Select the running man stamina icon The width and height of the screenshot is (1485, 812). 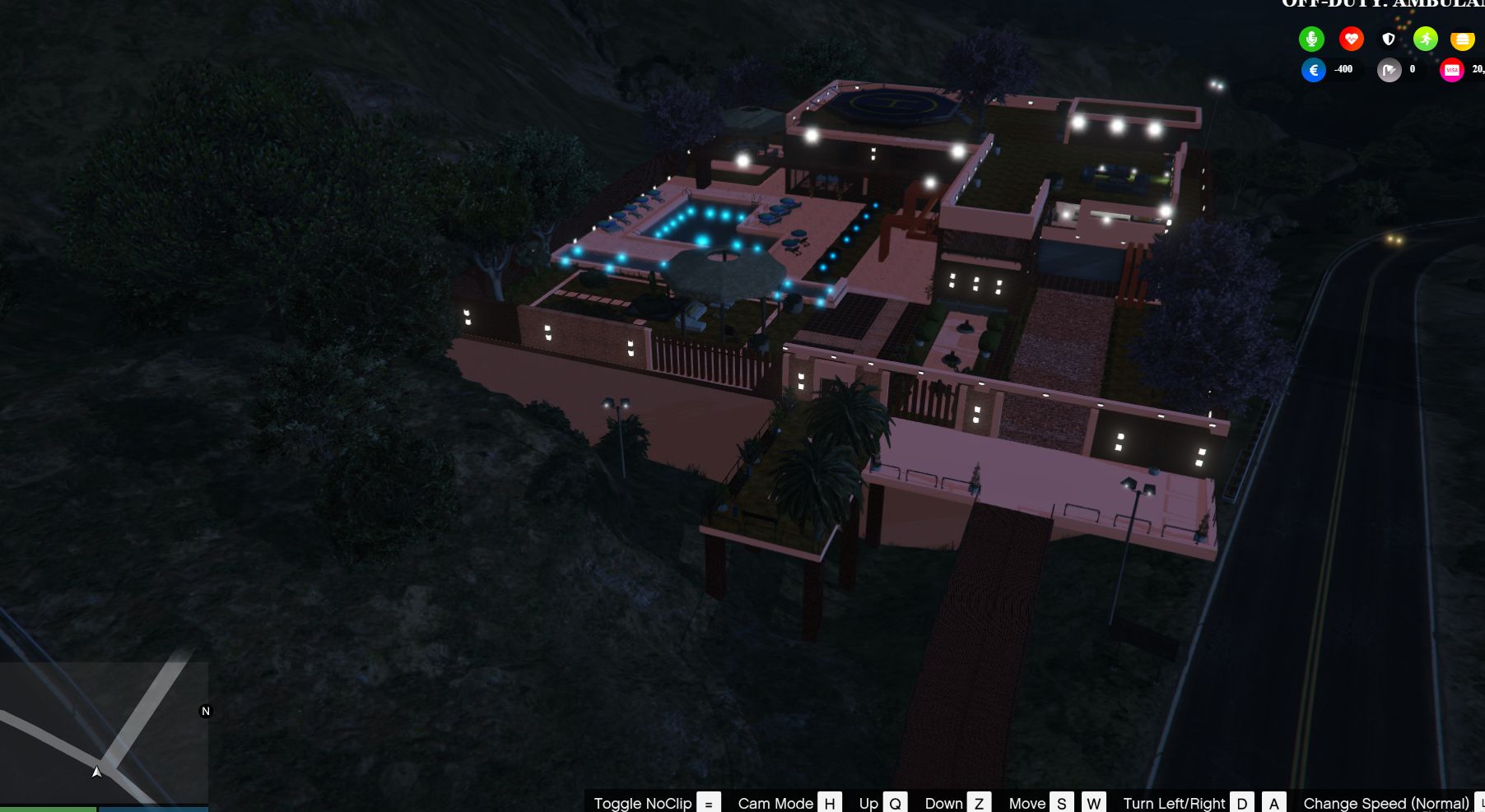(1426, 39)
